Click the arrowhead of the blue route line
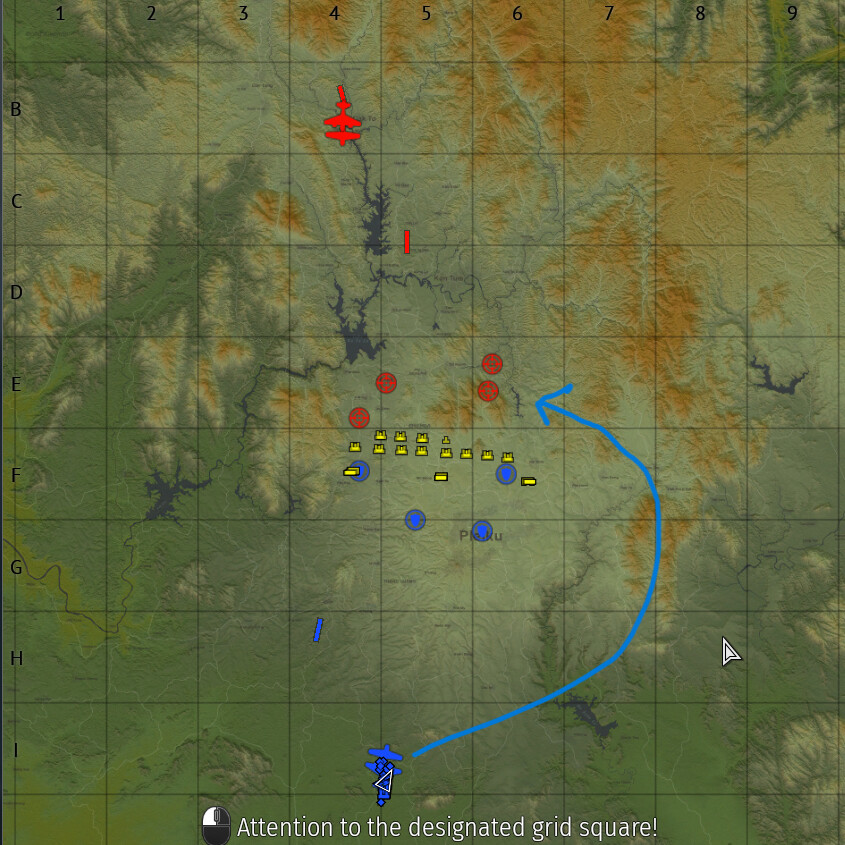Image resolution: width=845 pixels, height=845 pixels. 542,404
